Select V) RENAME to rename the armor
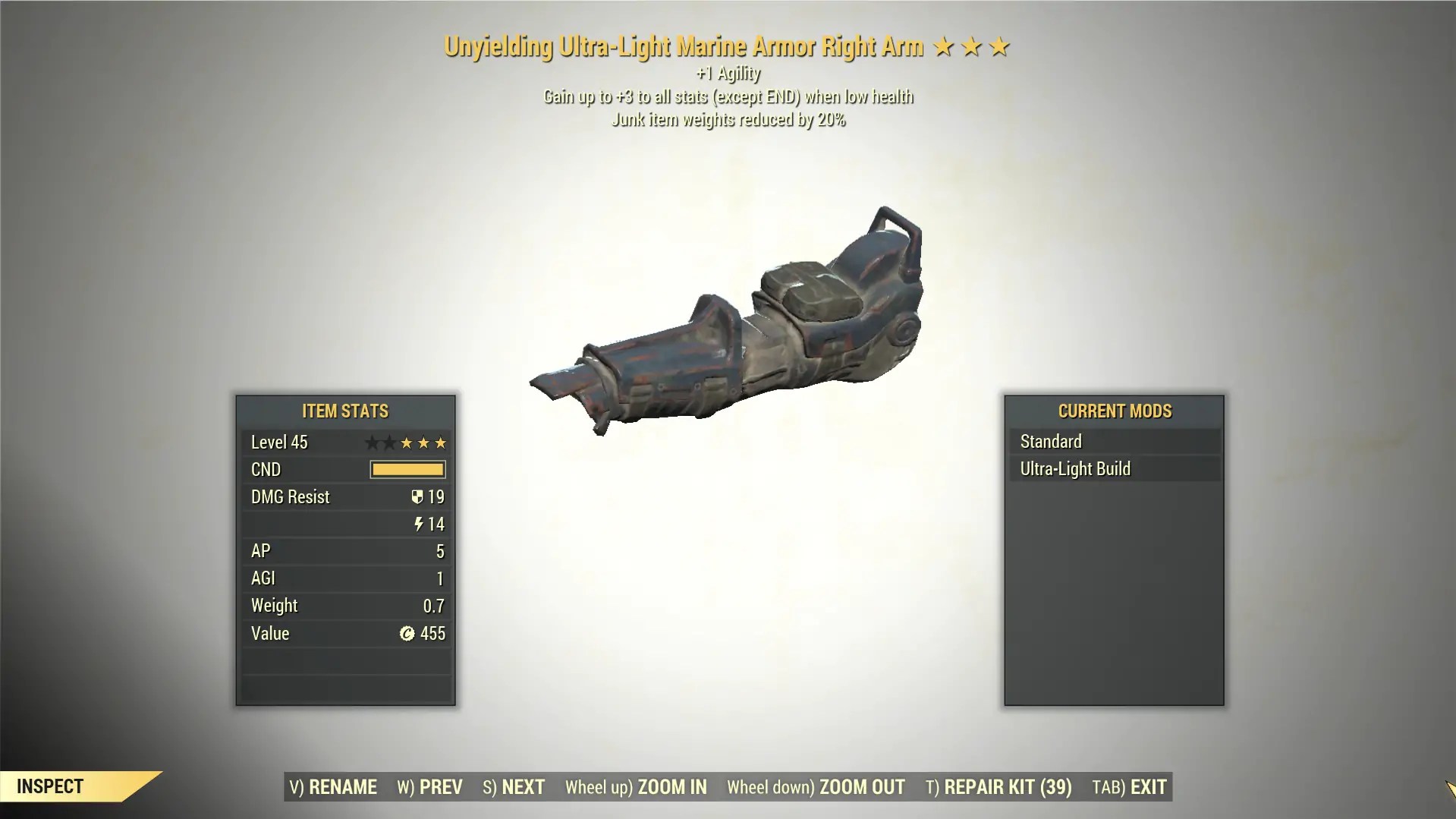 point(332,787)
